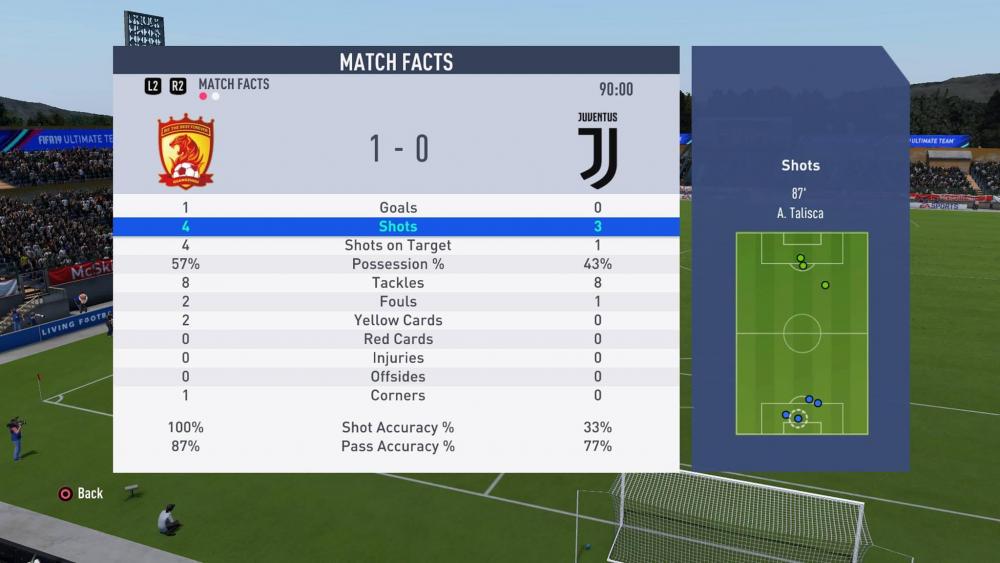Choose the Fouls stat row
This screenshot has height=563, width=1000.
click(x=397, y=302)
